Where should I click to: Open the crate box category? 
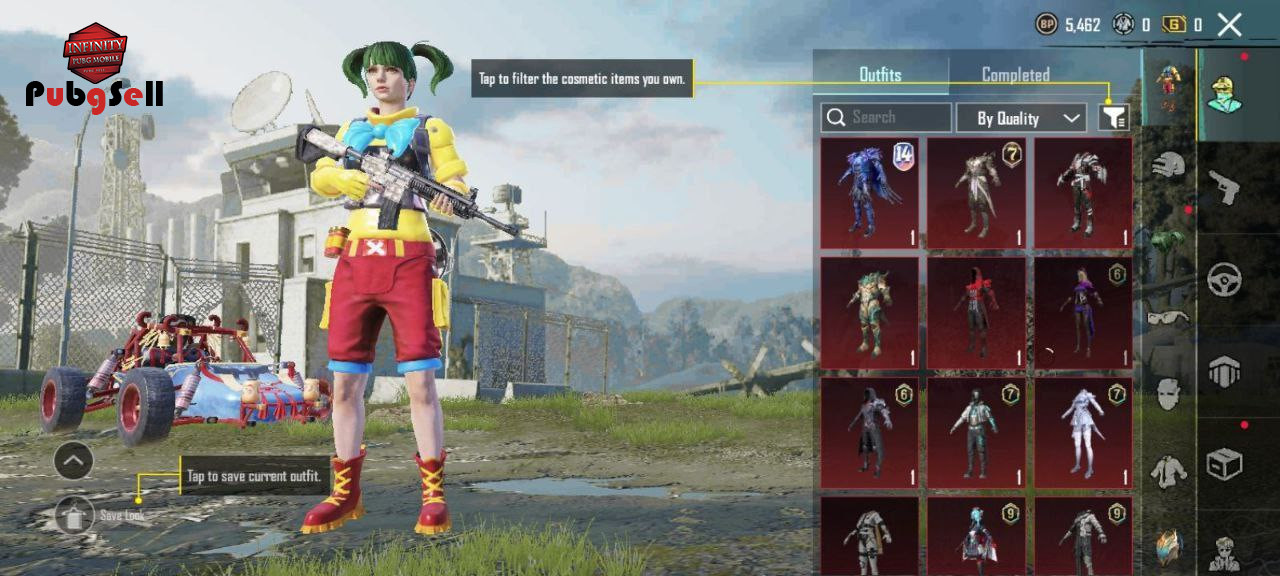tap(1224, 464)
